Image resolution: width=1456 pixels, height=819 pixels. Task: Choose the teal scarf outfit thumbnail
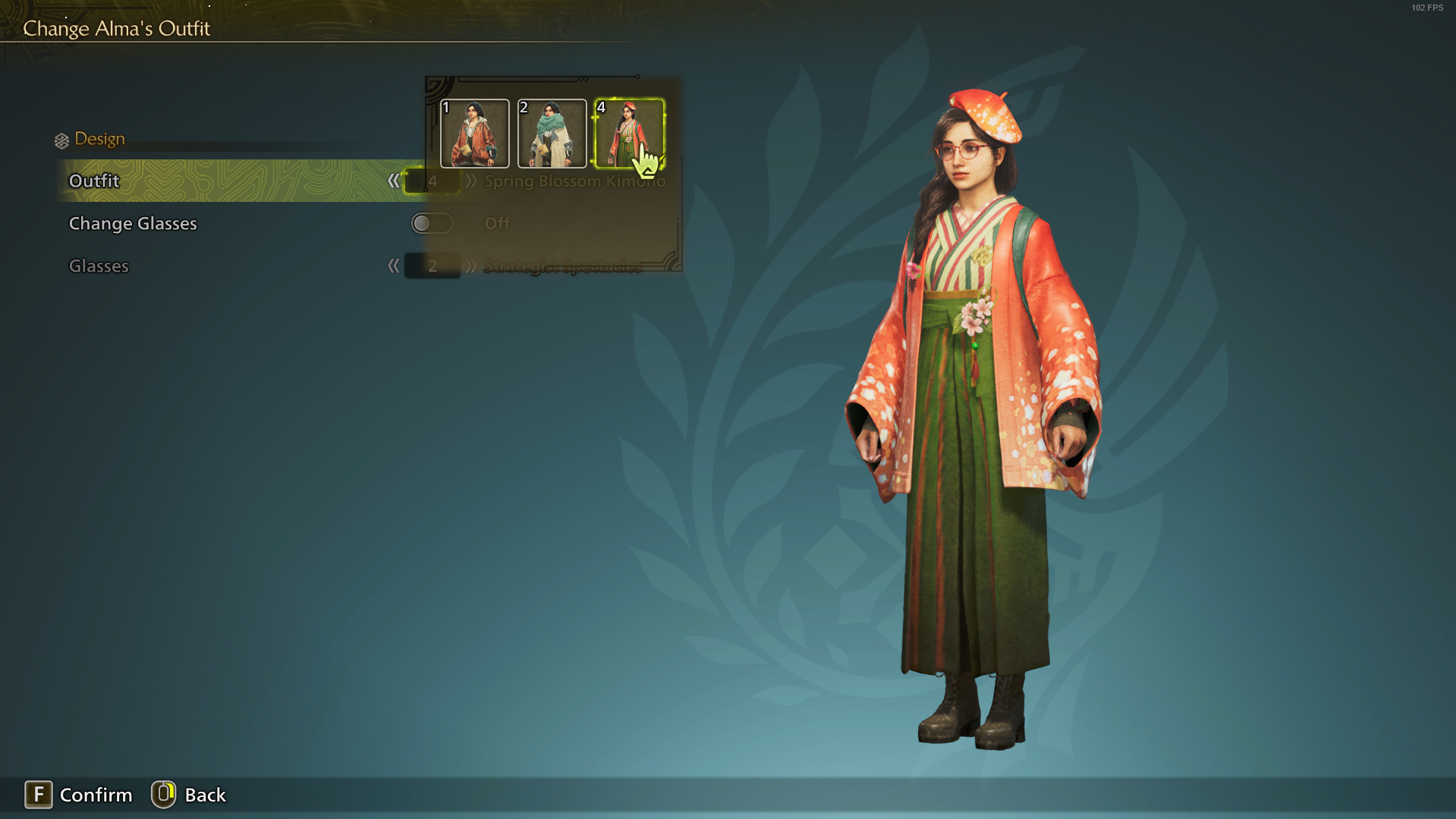tap(552, 134)
